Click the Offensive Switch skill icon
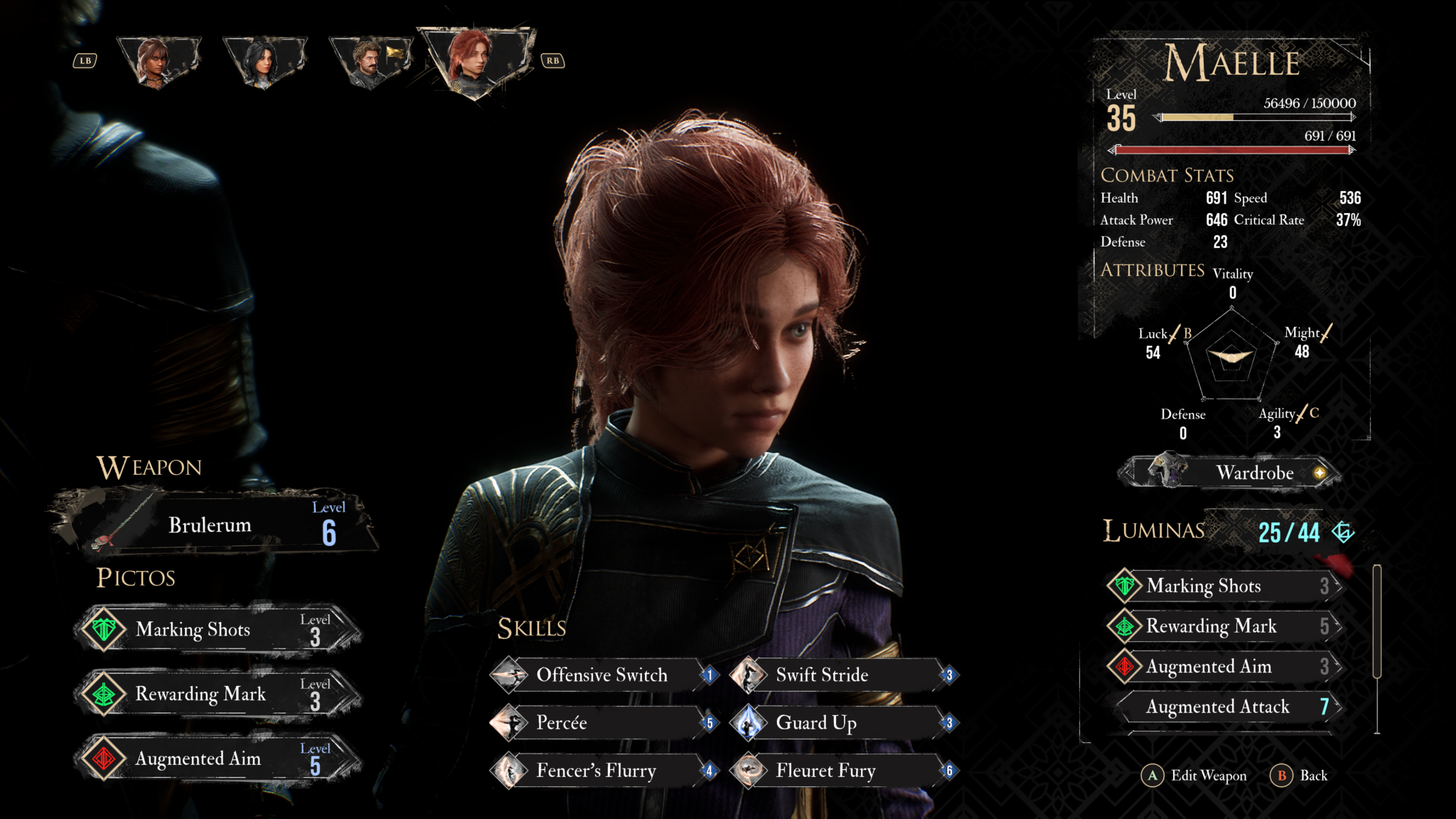This screenshot has width=1456, height=819. click(510, 675)
